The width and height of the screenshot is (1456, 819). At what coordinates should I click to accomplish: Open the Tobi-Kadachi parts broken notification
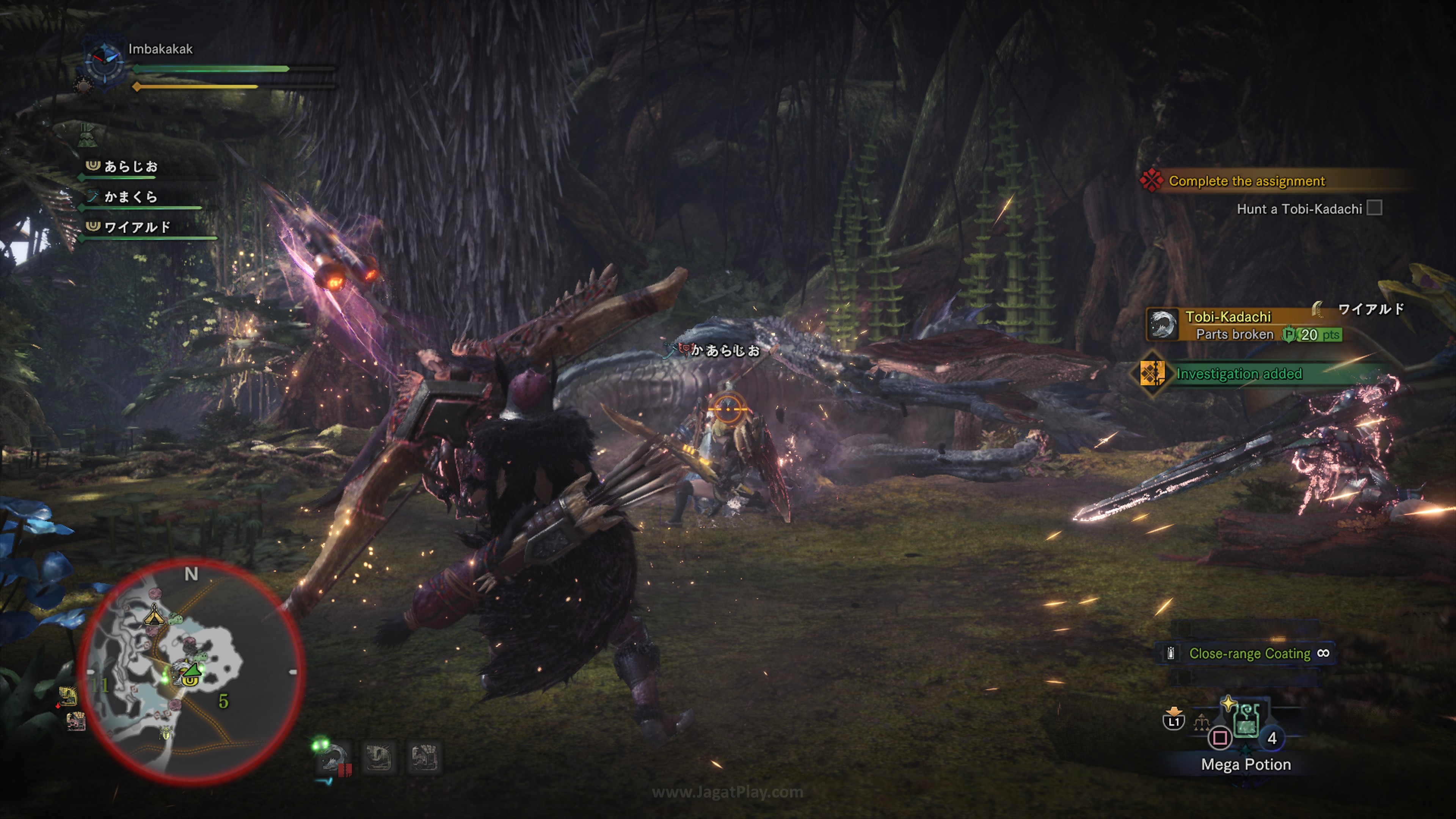point(1244,326)
